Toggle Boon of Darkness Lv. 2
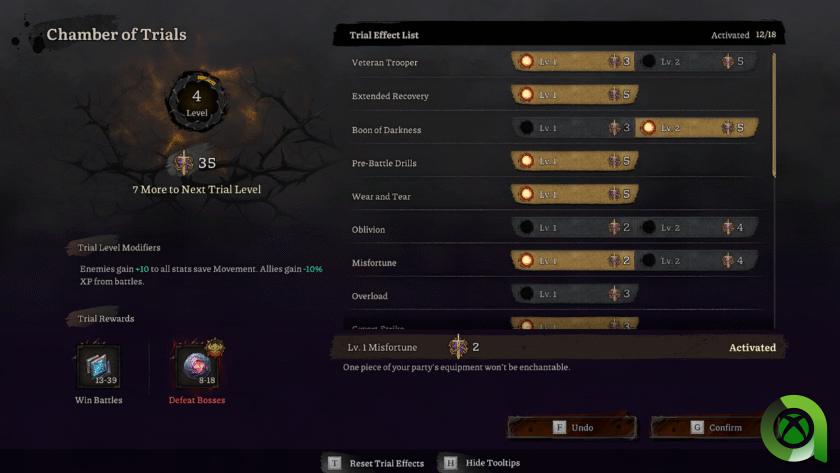 pos(698,129)
